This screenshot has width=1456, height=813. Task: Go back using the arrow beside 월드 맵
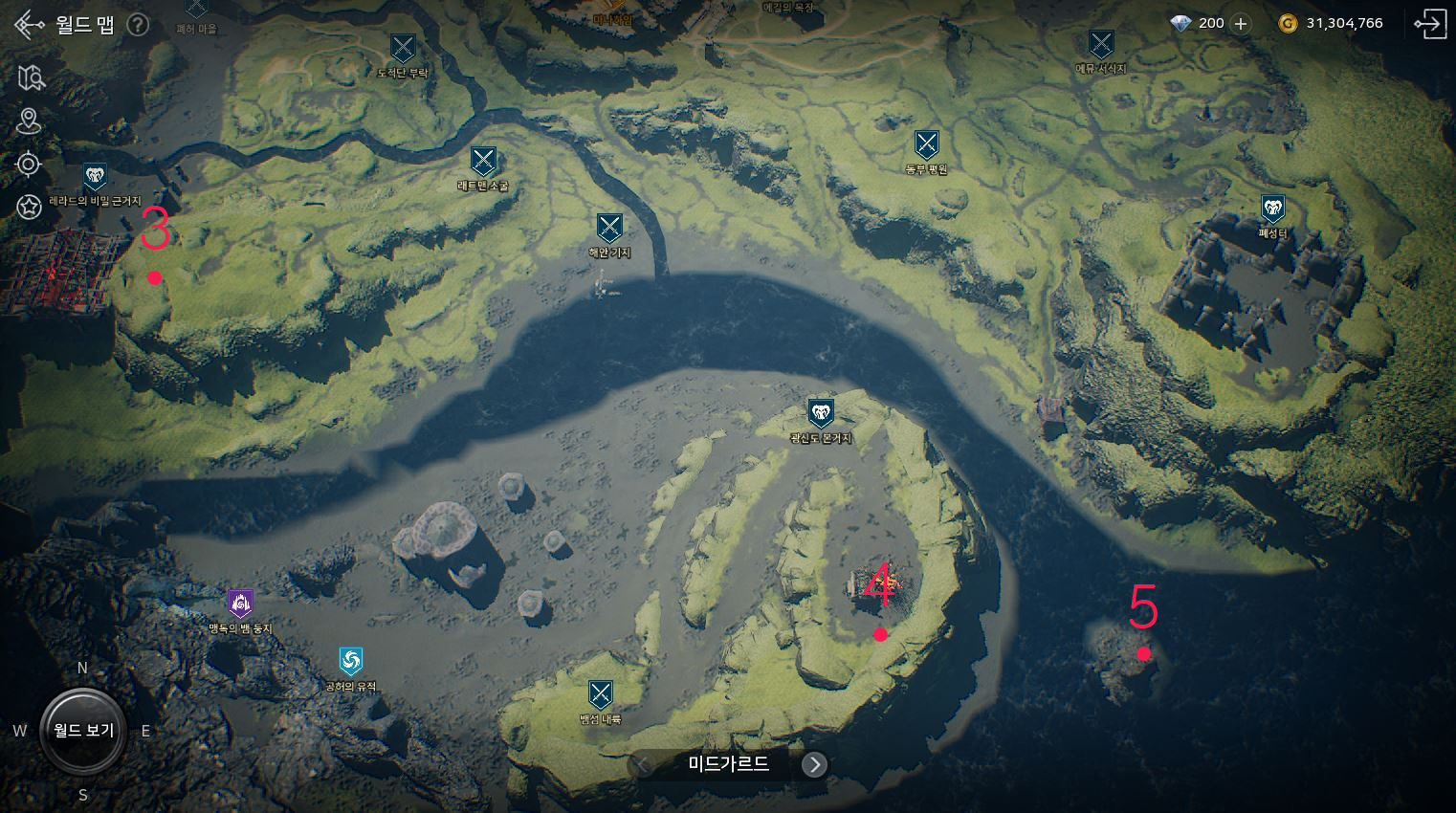point(30,24)
